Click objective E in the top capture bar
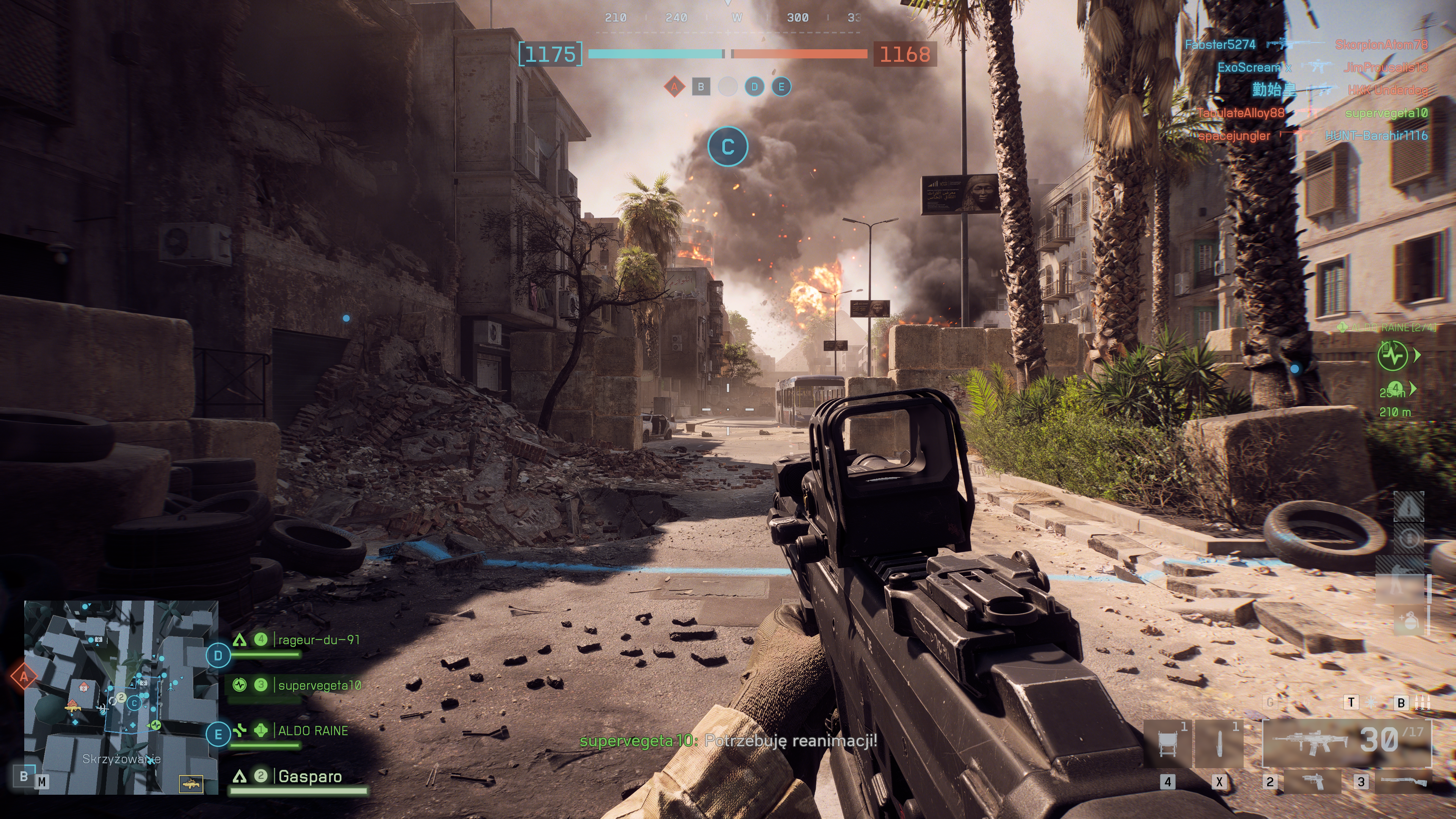The image size is (1456, 819). (781, 87)
